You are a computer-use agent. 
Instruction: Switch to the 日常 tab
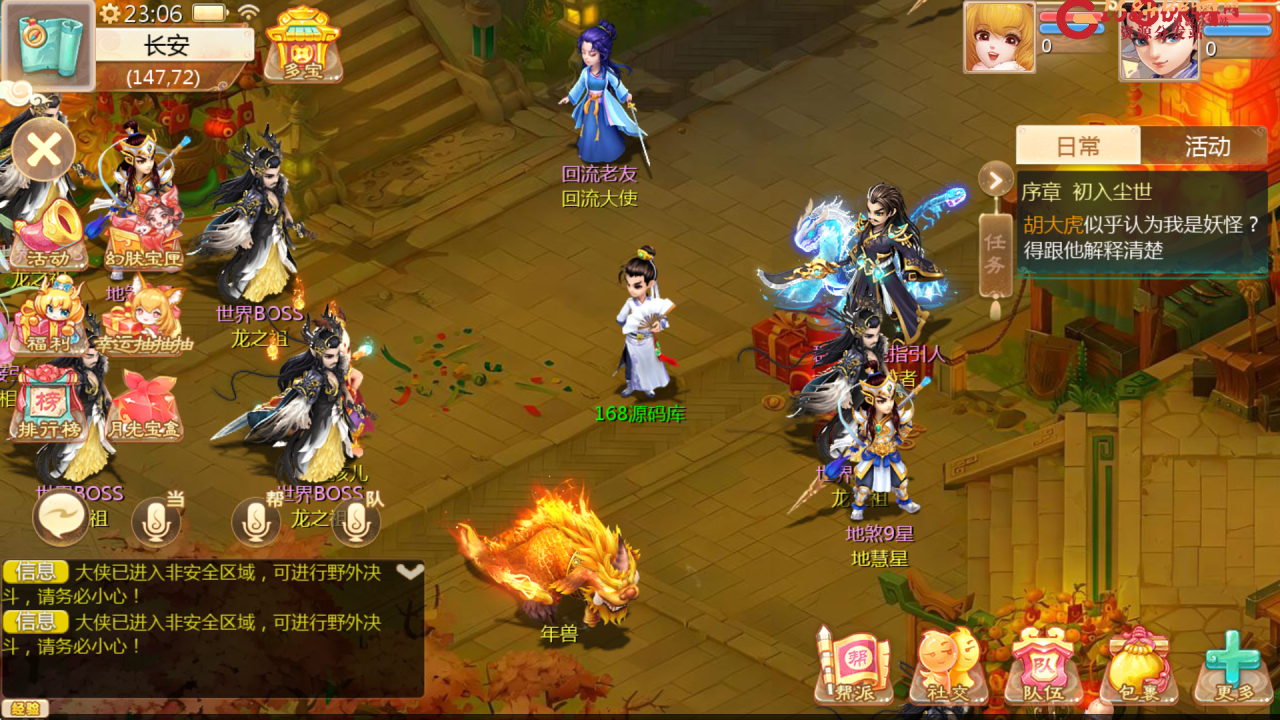(1077, 146)
